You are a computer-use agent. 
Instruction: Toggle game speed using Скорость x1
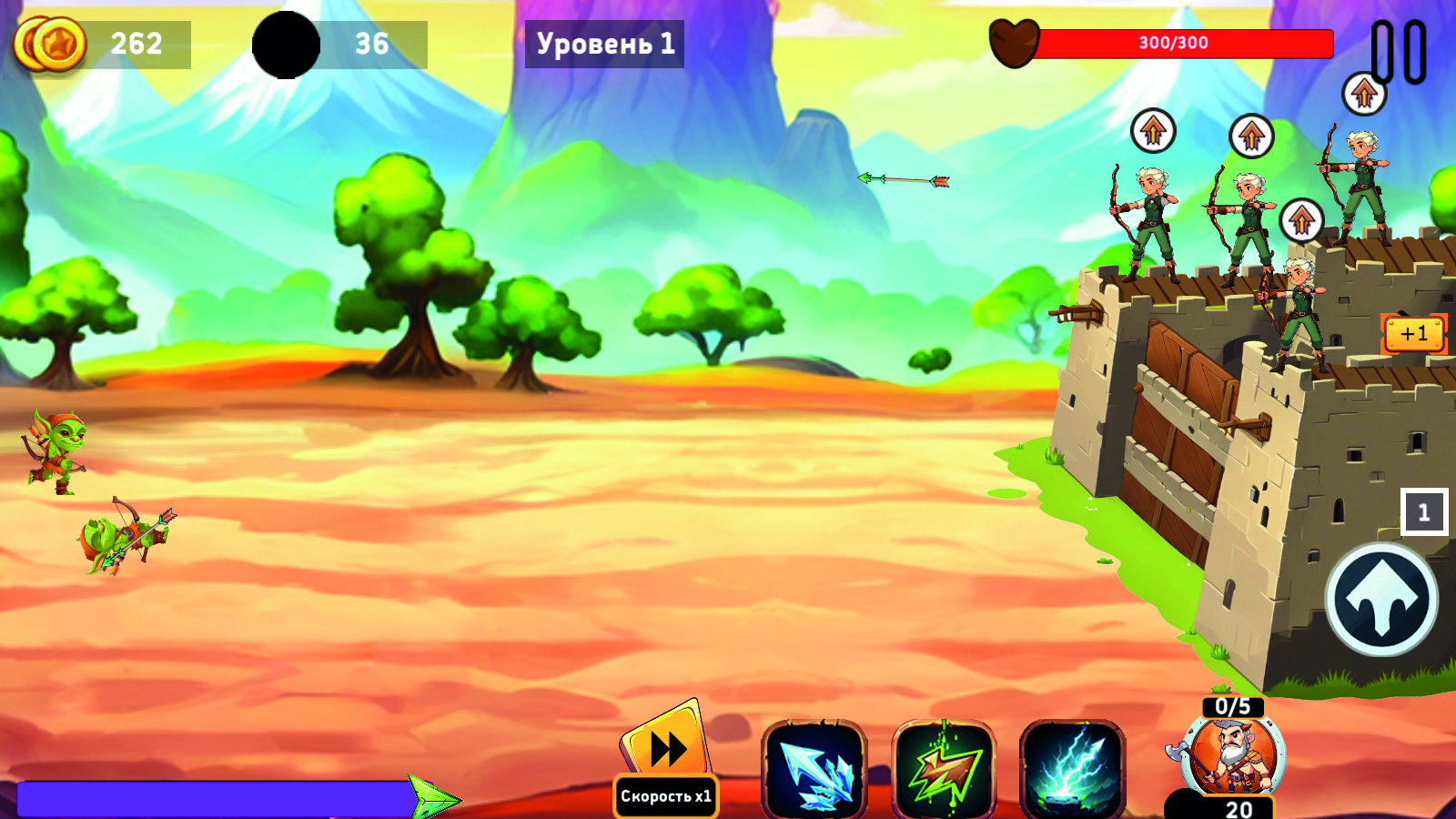(665, 795)
